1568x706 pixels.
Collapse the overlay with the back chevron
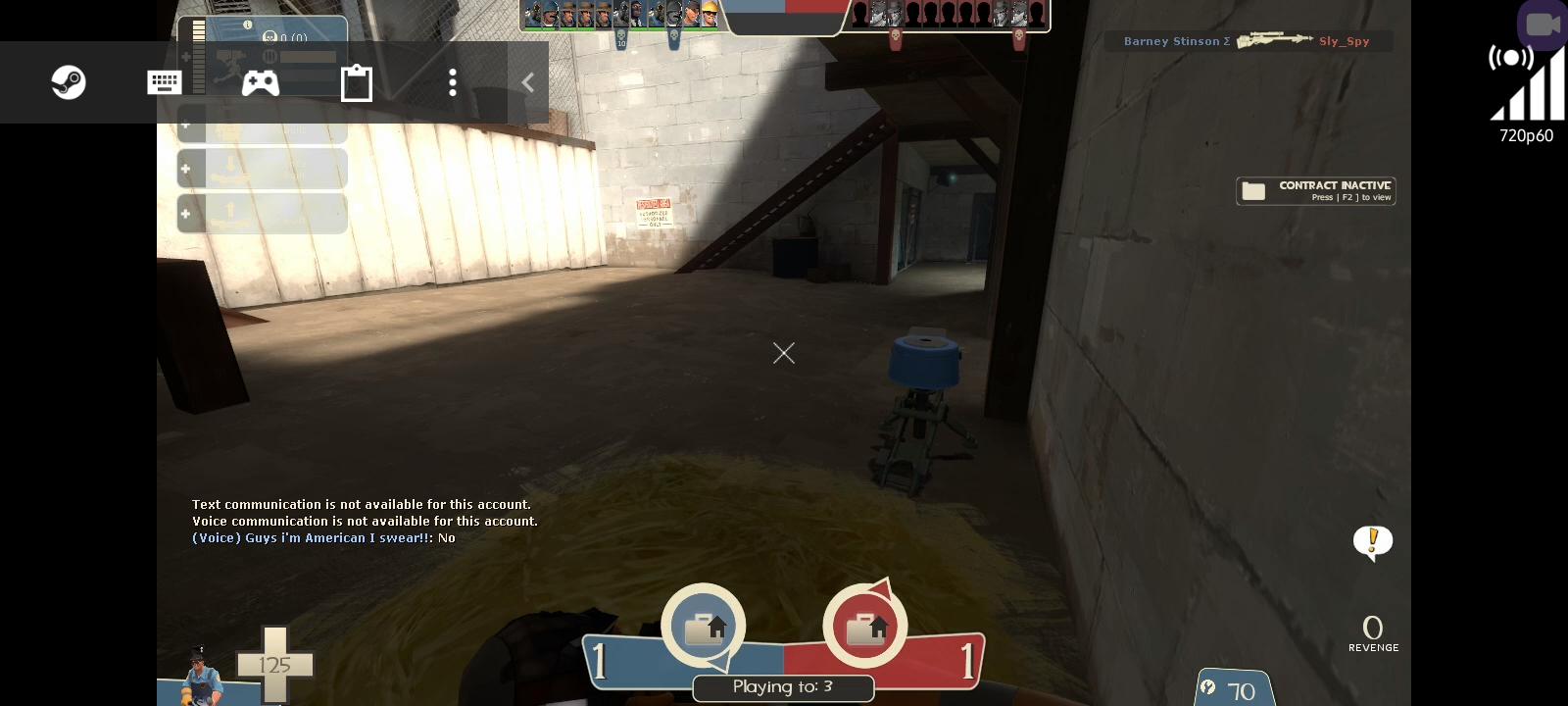coord(527,82)
